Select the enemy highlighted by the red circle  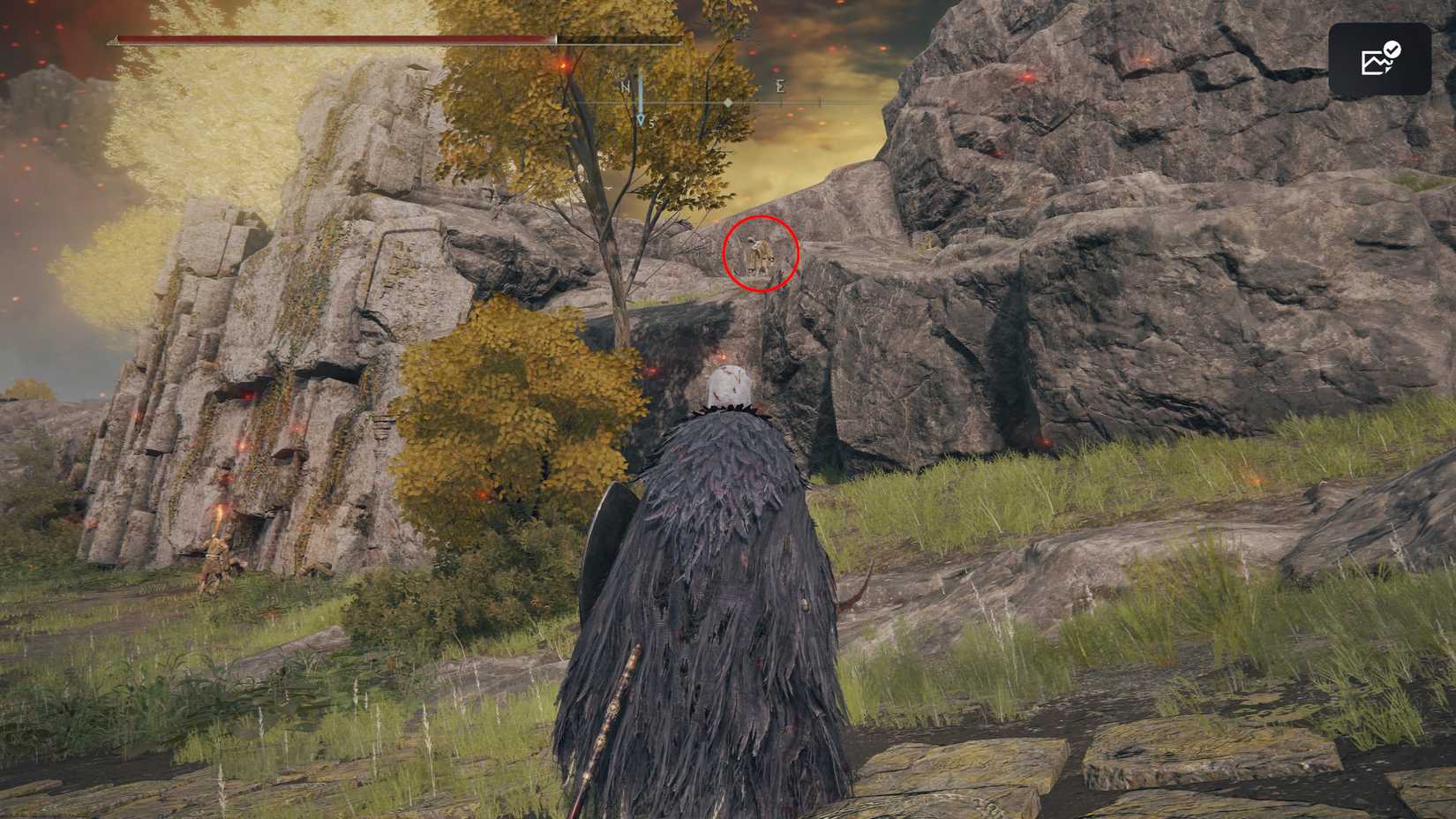tap(761, 256)
